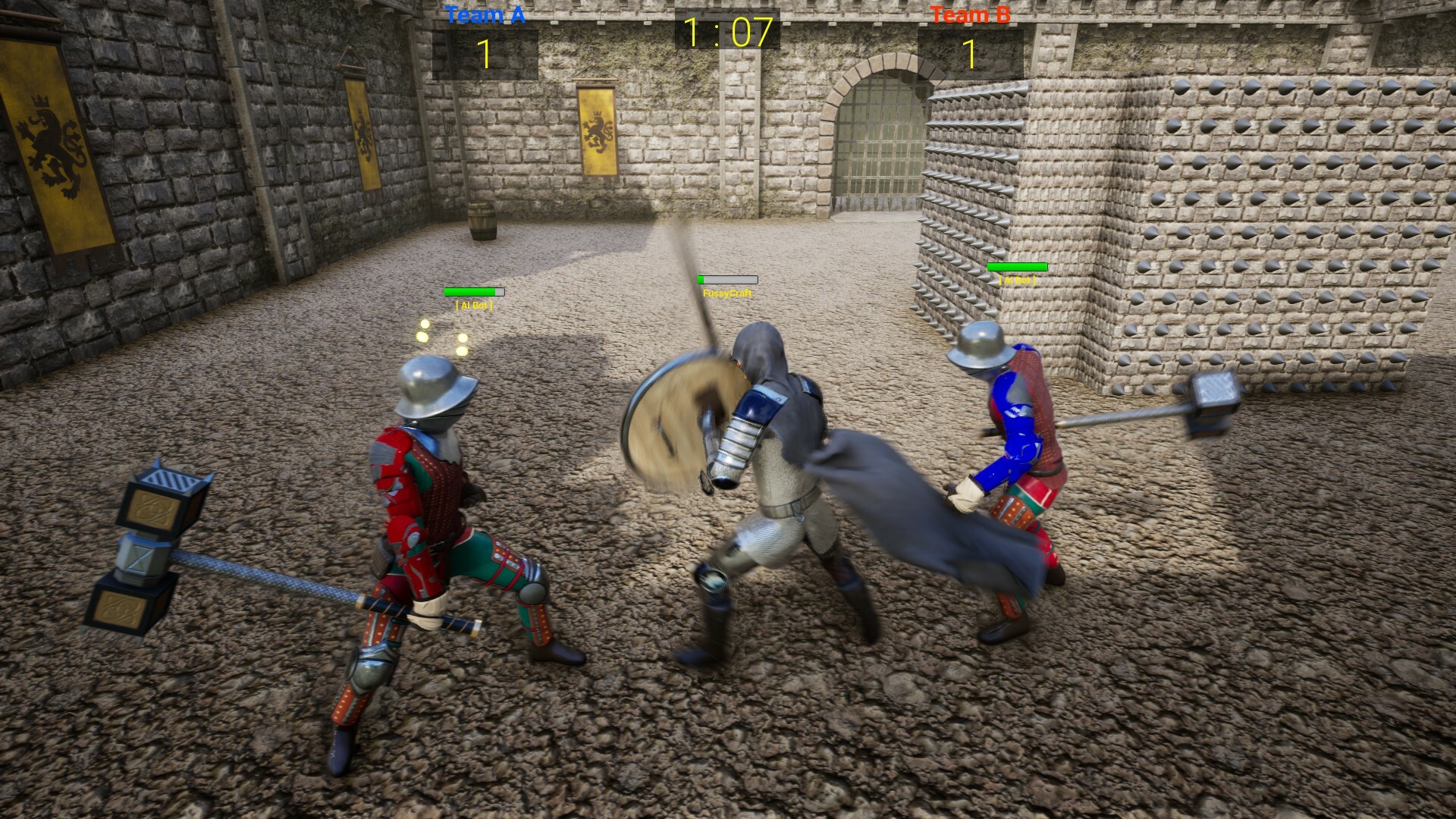Screen dimensions: 1456x819
Task: Click the Team A score panel
Action: [x=484, y=53]
